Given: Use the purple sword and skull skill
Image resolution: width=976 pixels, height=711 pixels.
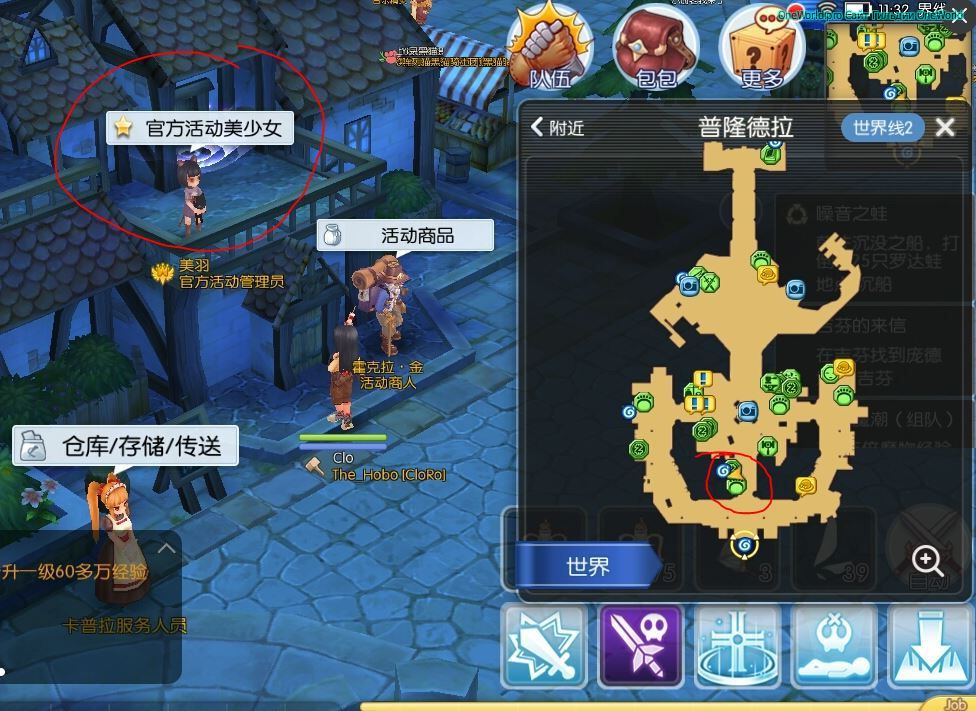Looking at the screenshot, I should 640,646.
